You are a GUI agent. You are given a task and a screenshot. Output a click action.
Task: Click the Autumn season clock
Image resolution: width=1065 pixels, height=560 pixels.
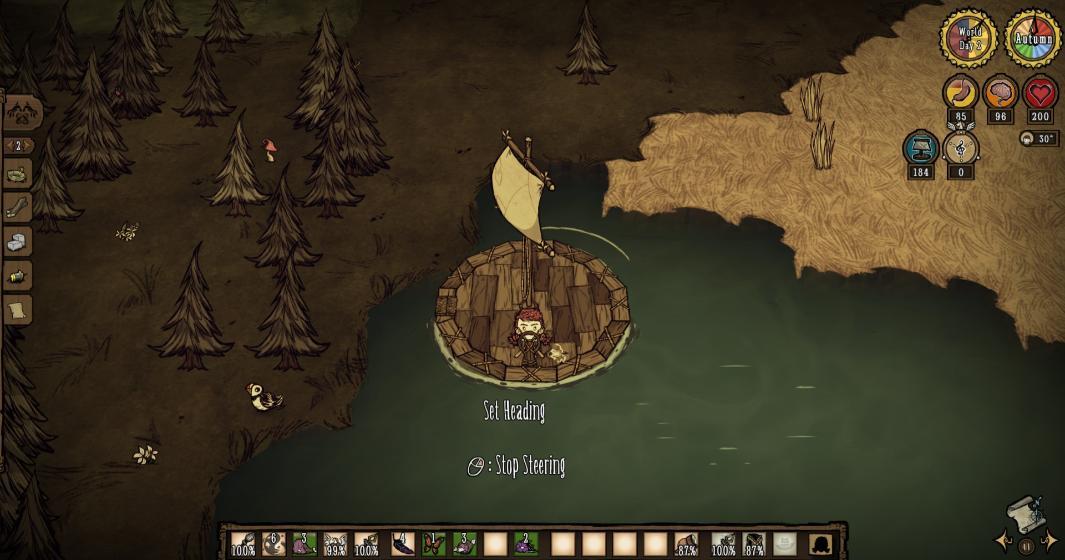pos(1033,40)
